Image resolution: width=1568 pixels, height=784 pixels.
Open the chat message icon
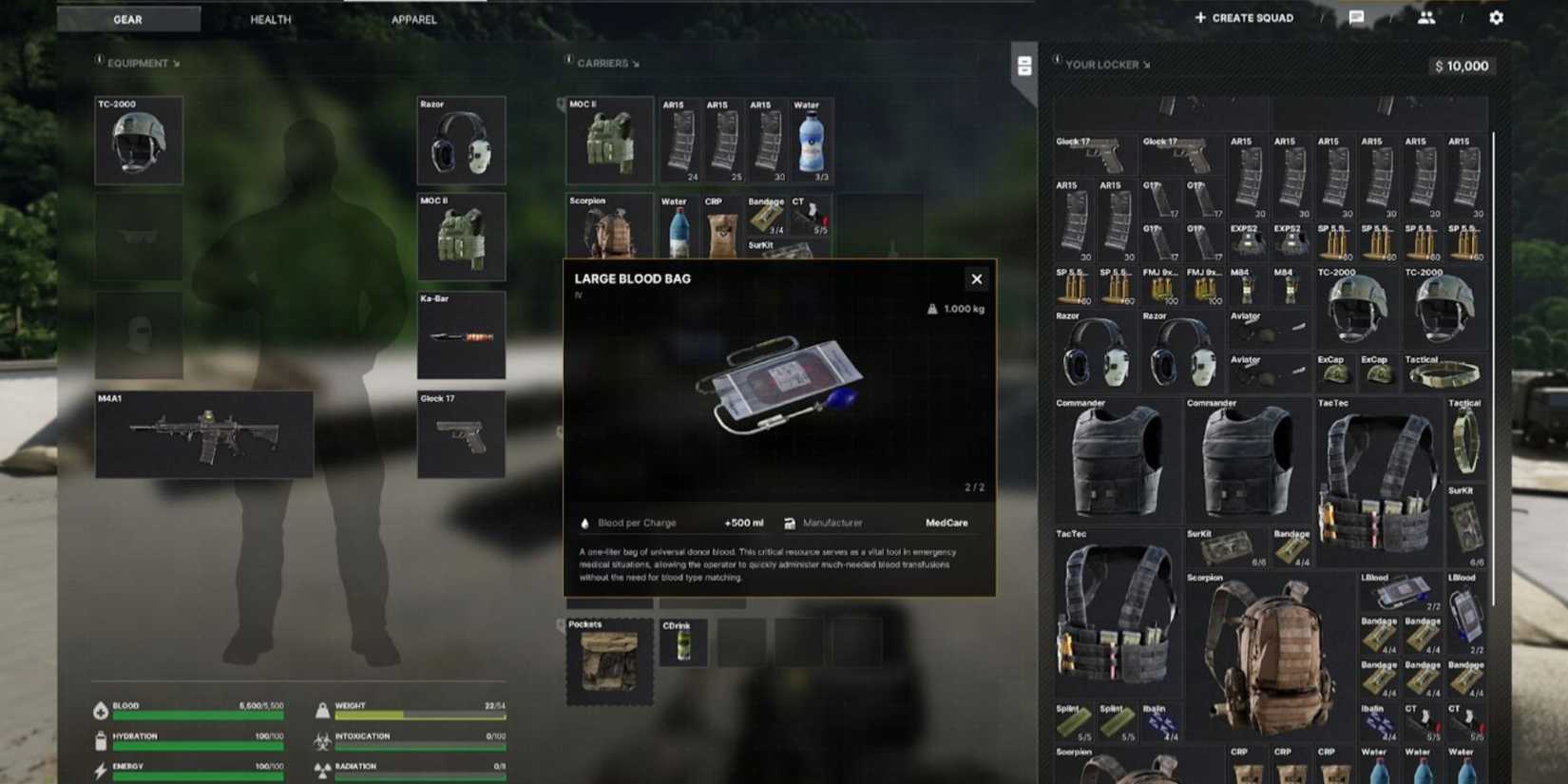[x=1357, y=16]
